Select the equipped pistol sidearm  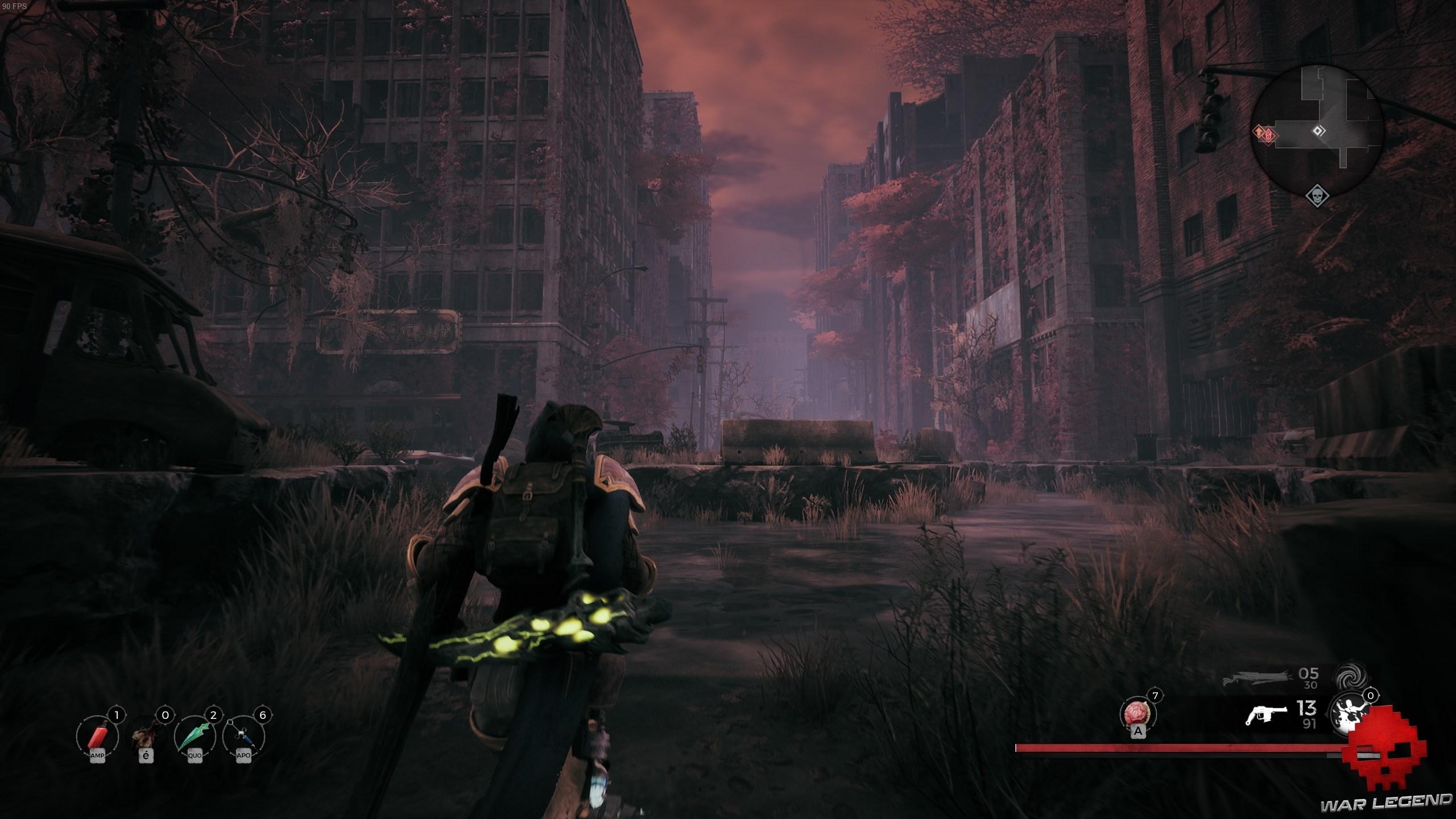pyautogui.click(x=1265, y=715)
